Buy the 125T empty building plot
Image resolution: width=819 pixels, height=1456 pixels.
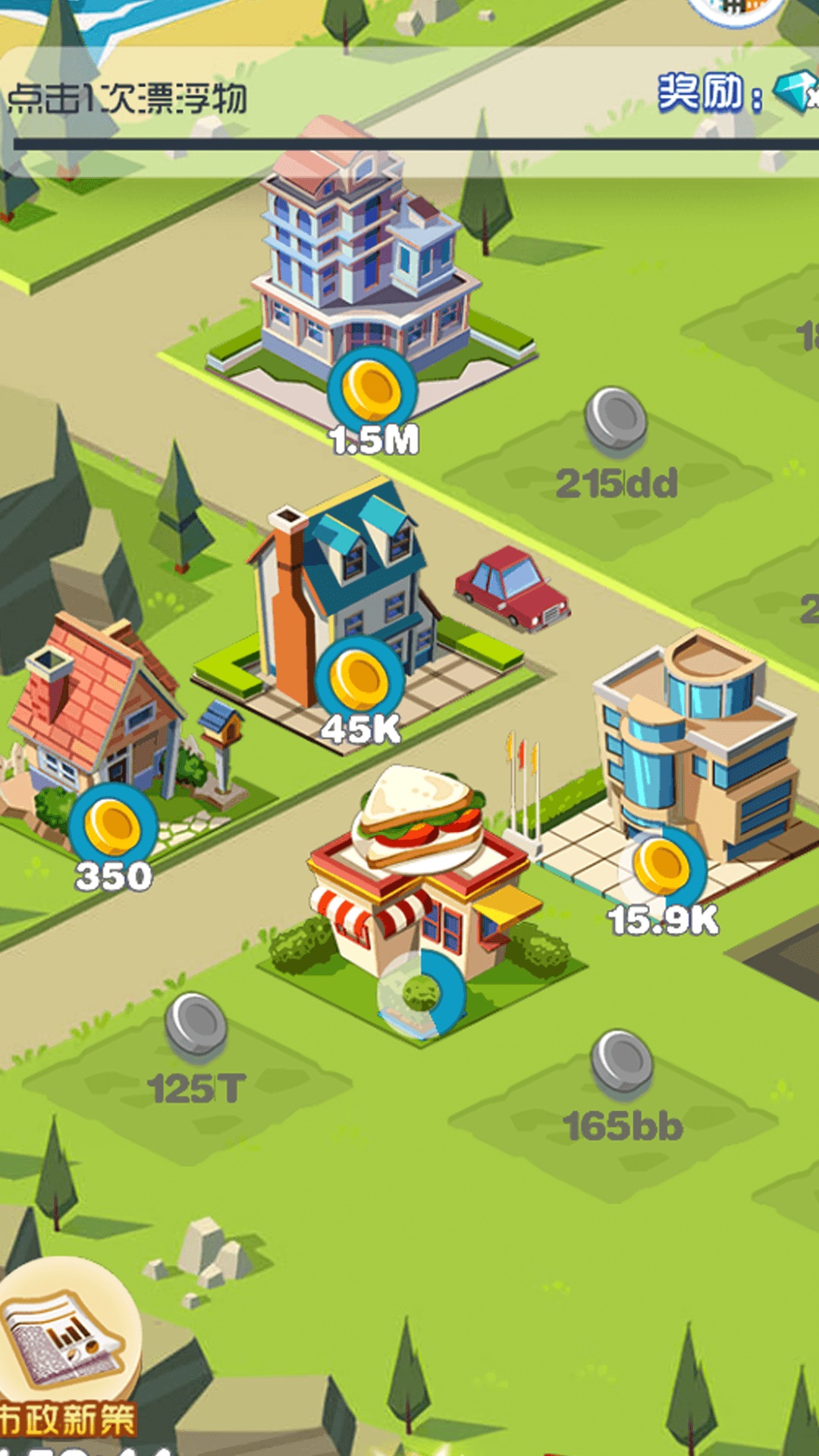[196, 1026]
